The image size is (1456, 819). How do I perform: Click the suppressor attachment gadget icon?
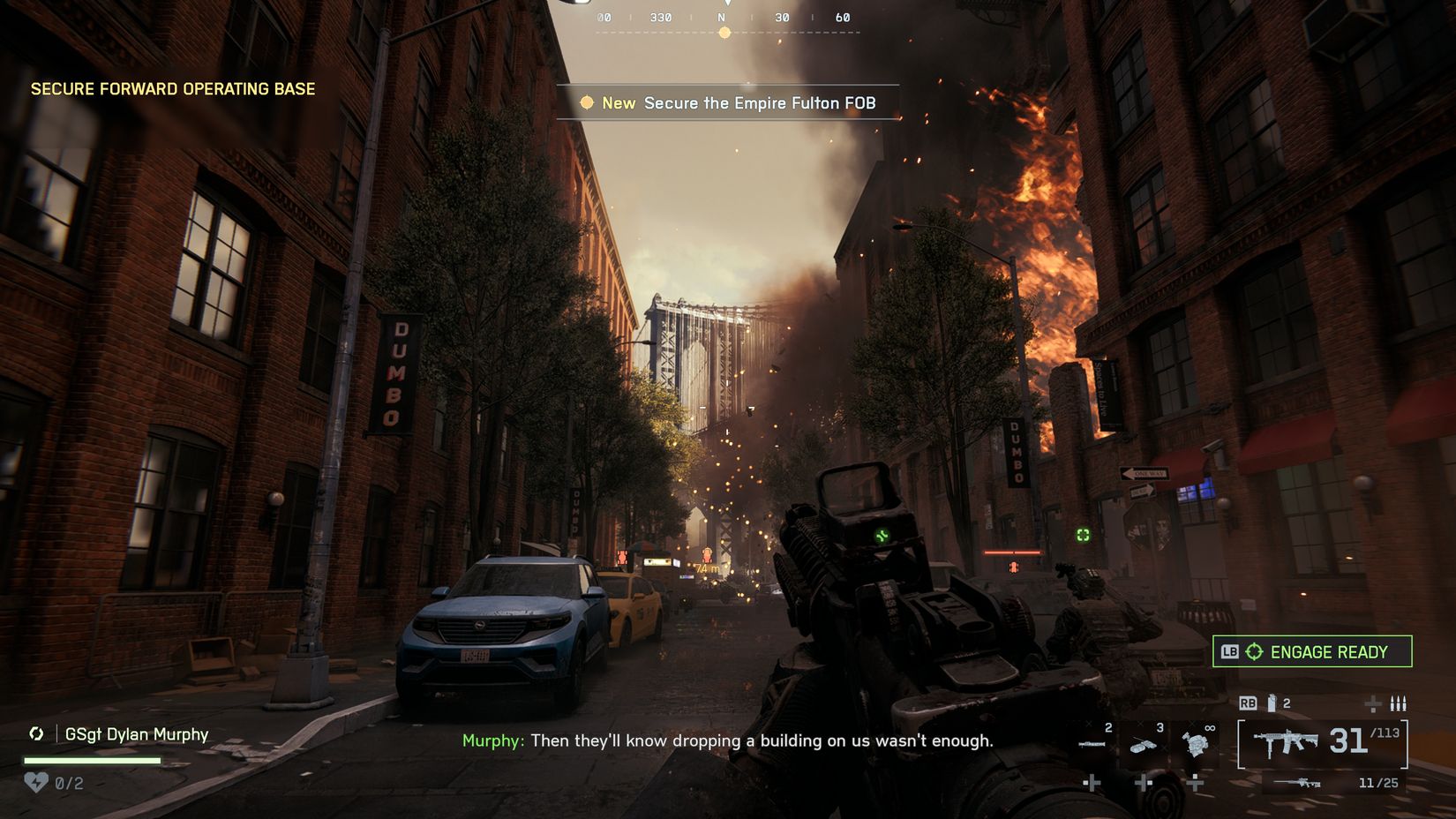pyautogui.click(x=1092, y=744)
